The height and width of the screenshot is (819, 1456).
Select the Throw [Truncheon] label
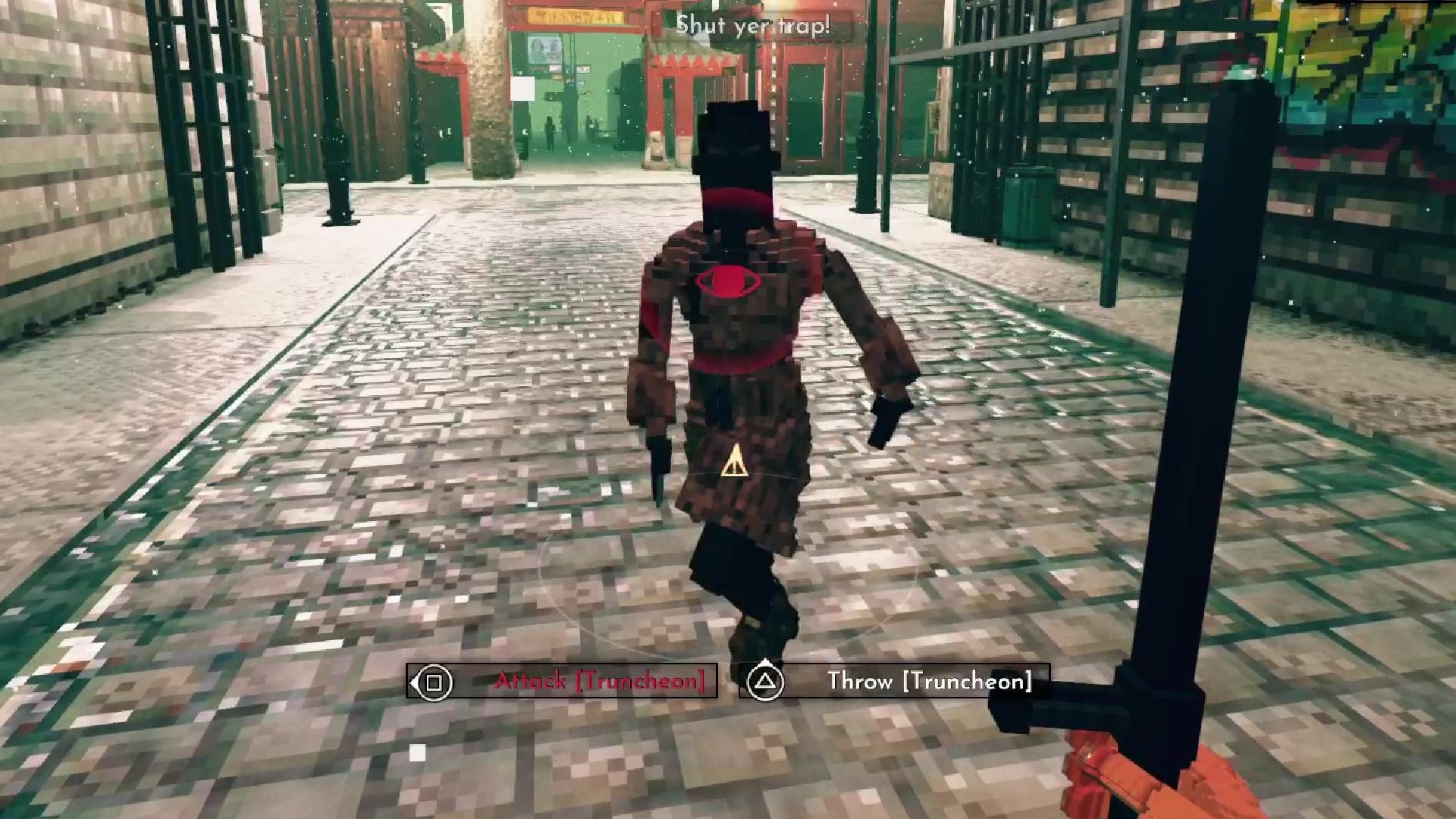point(929,680)
